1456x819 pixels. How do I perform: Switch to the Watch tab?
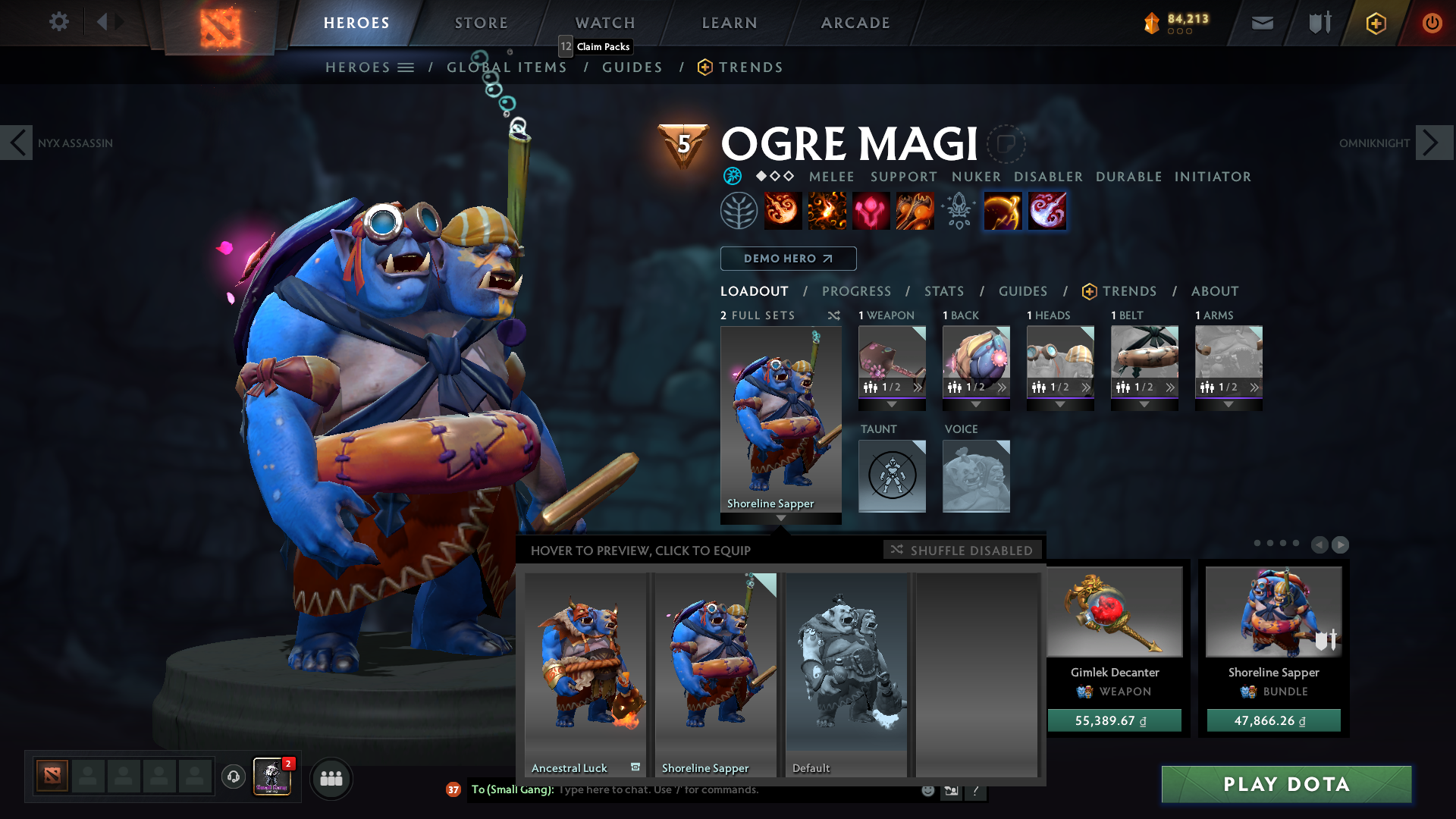coord(605,23)
